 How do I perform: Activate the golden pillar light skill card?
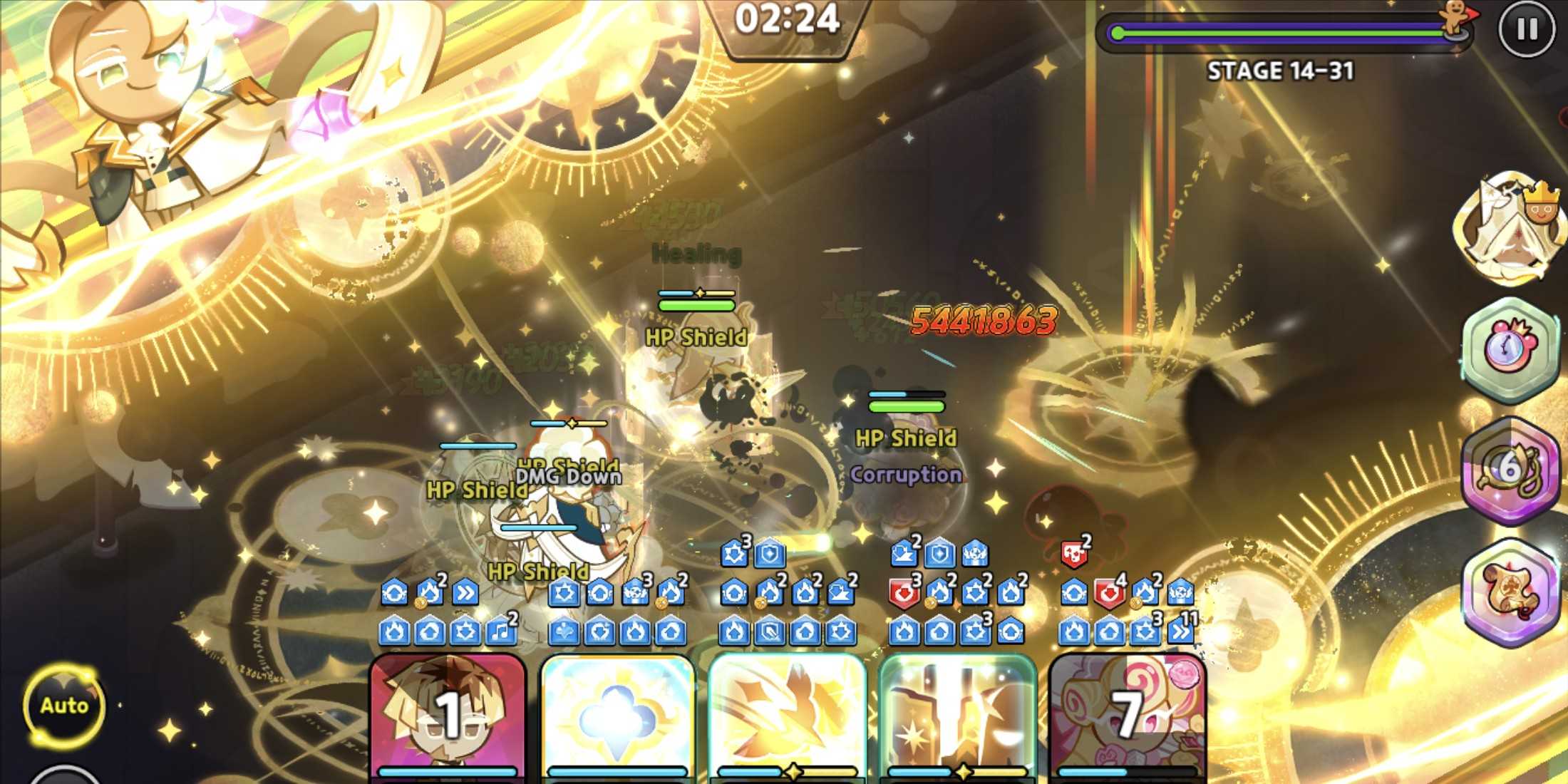click(956, 716)
